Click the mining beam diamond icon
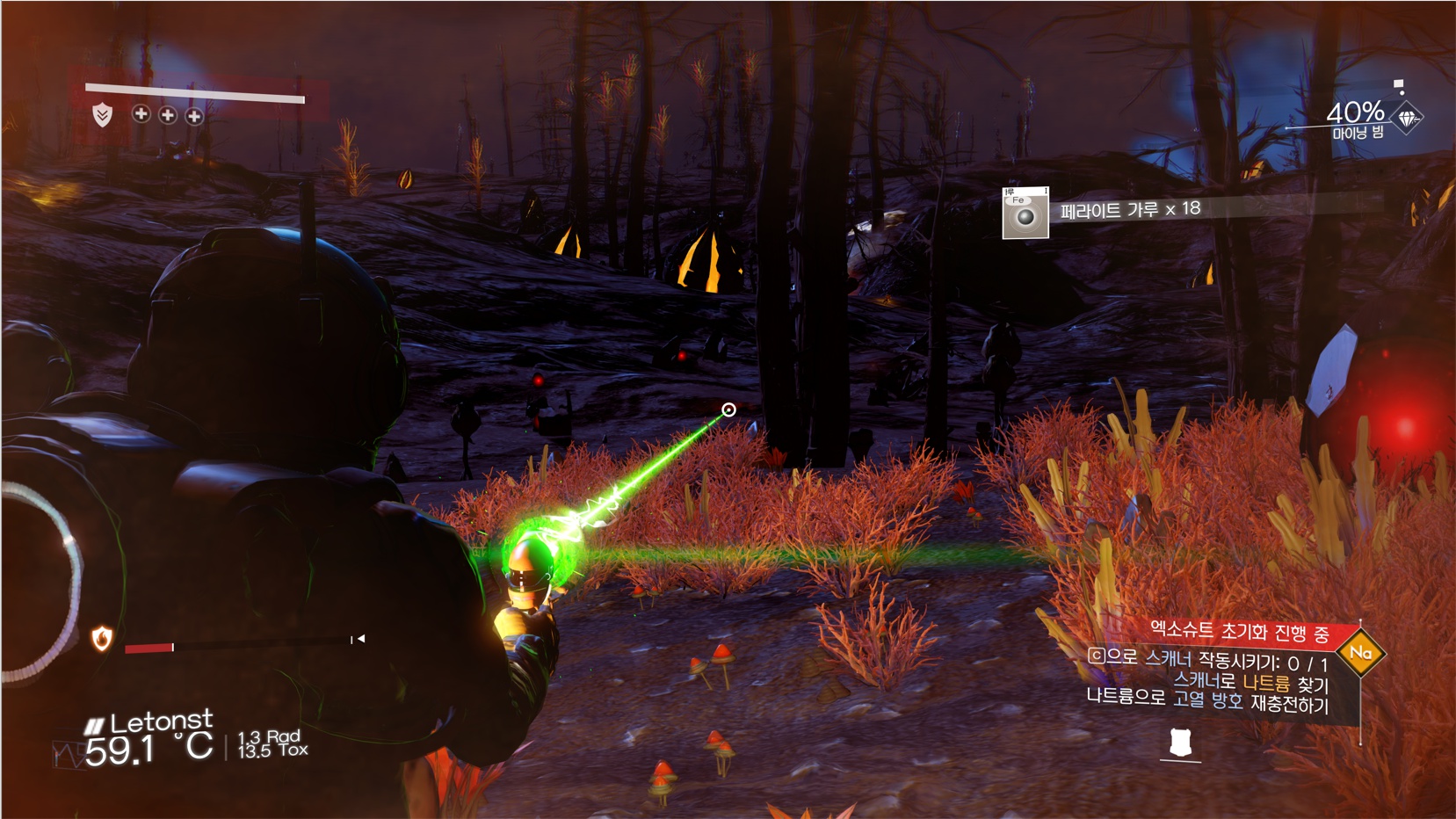 1408,118
